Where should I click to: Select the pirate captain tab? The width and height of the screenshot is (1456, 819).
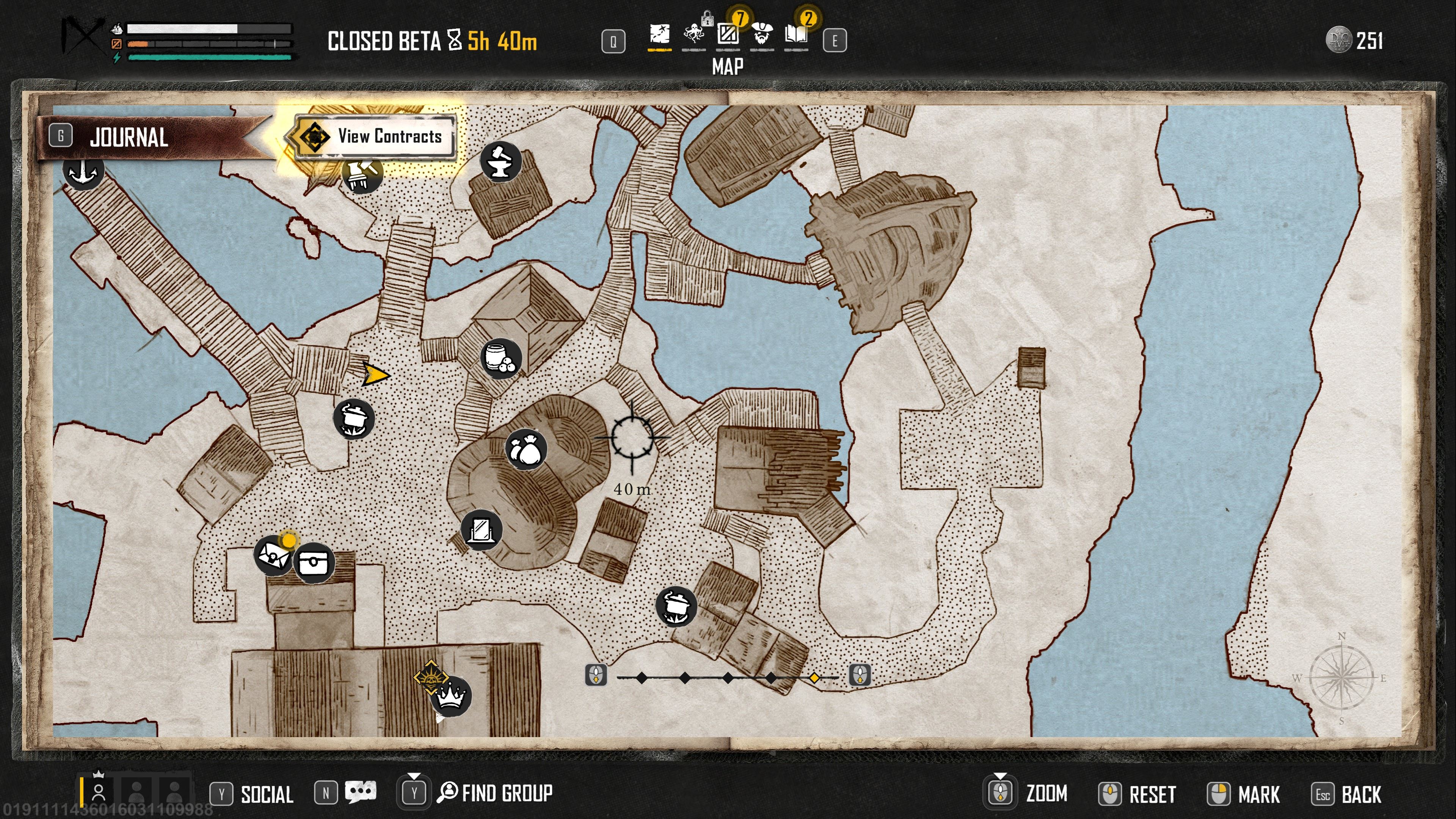click(x=761, y=35)
